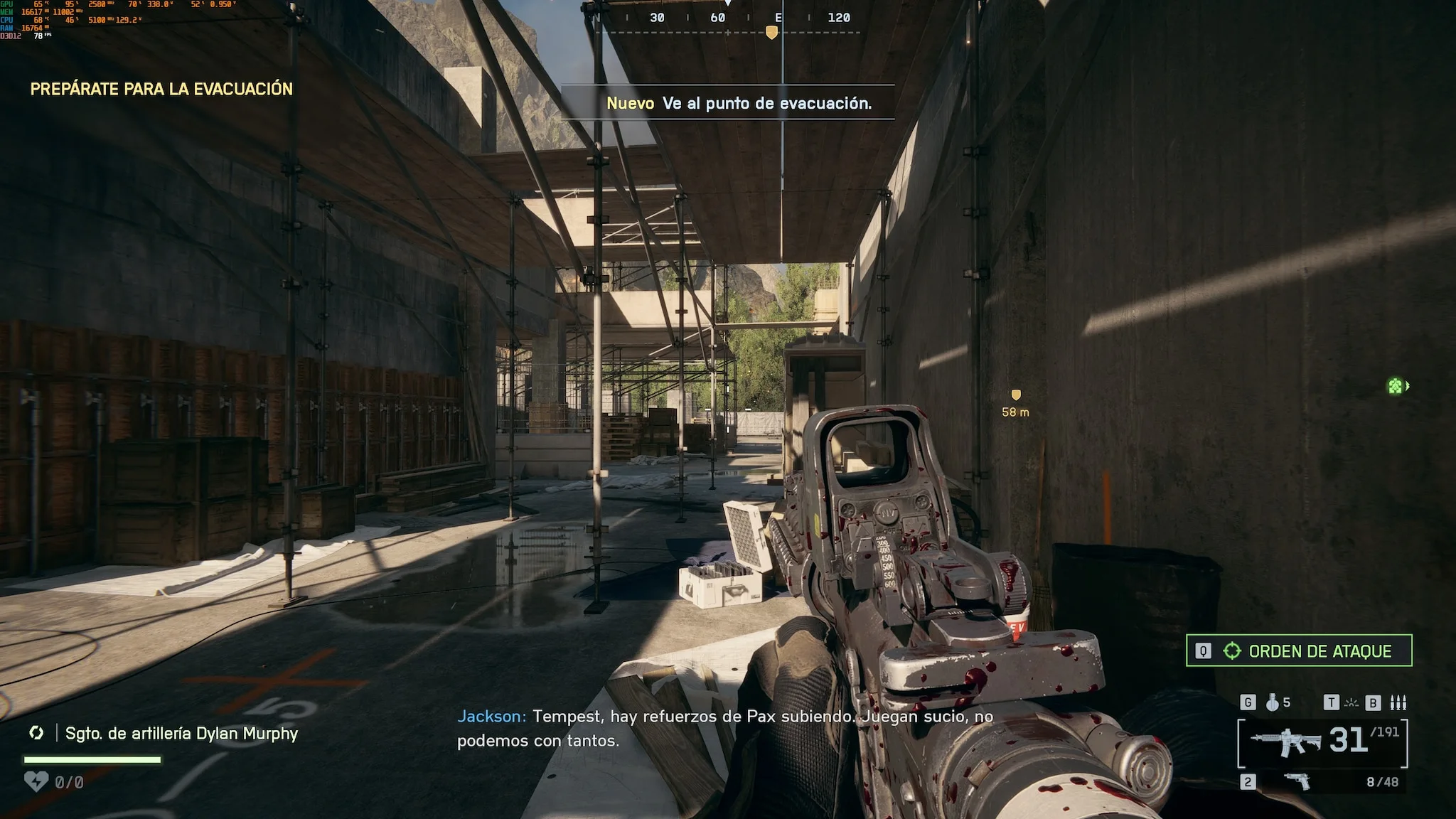The image size is (1456, 819).
Task: Select the primary assault rifle weapon slot
Action: click(x=1285, y=742)
